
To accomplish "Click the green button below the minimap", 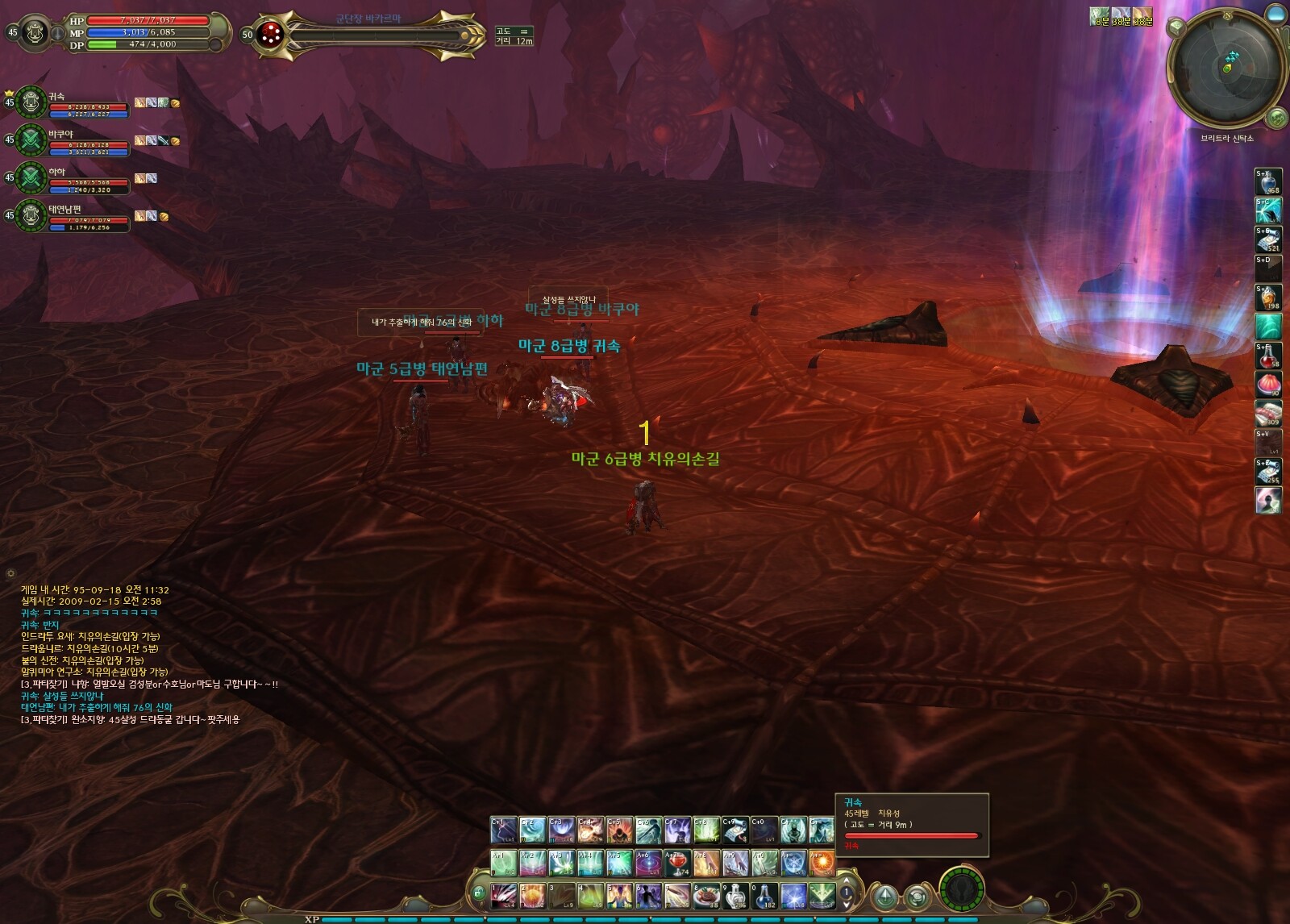I will tap(1276, 119).
